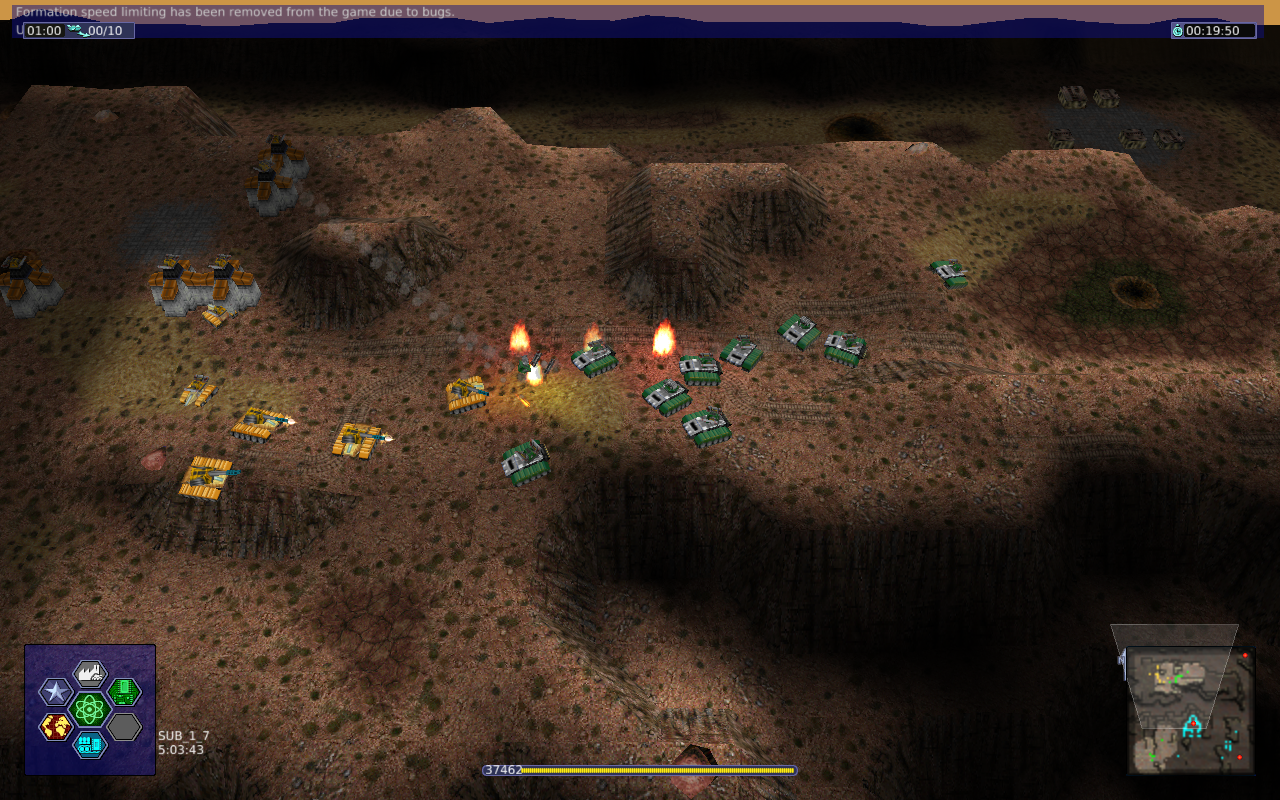Click on the minimap radar
The height and width of the screenshot is (800, 1280).
[1191, 710]
